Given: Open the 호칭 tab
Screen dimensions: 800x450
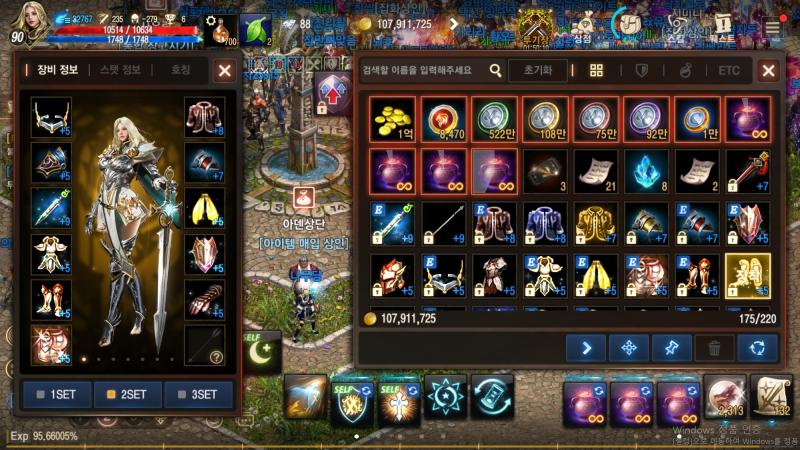Looking at the screenshot, I should (180, 70).
